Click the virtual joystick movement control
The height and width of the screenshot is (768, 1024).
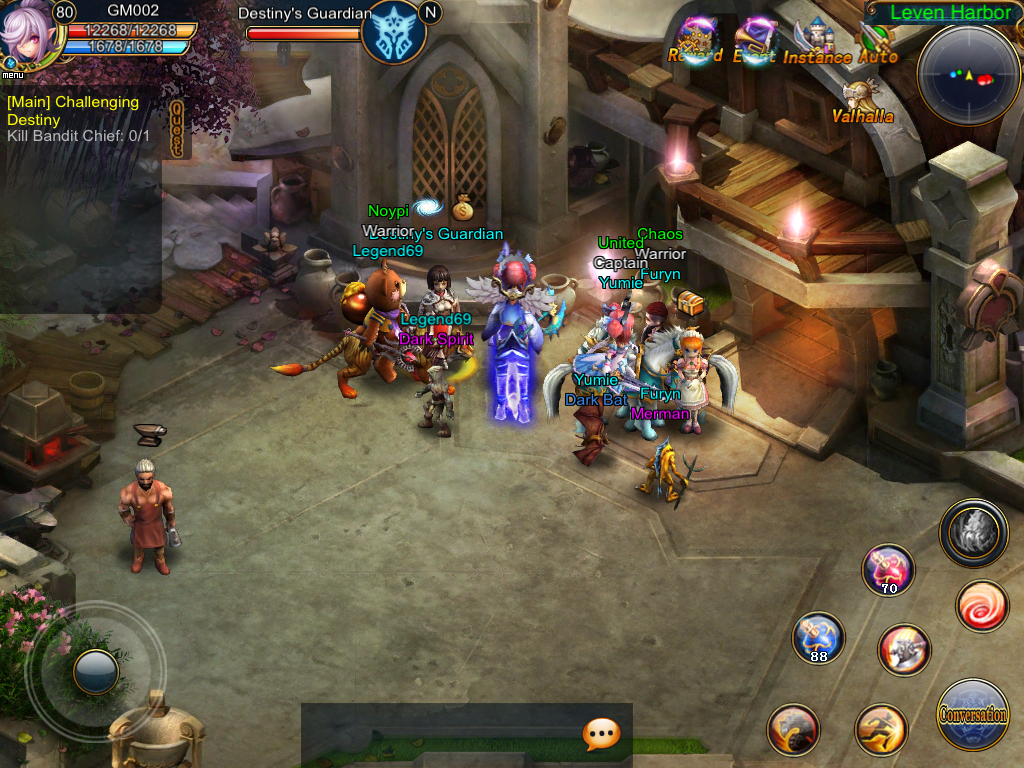[96, 671]
